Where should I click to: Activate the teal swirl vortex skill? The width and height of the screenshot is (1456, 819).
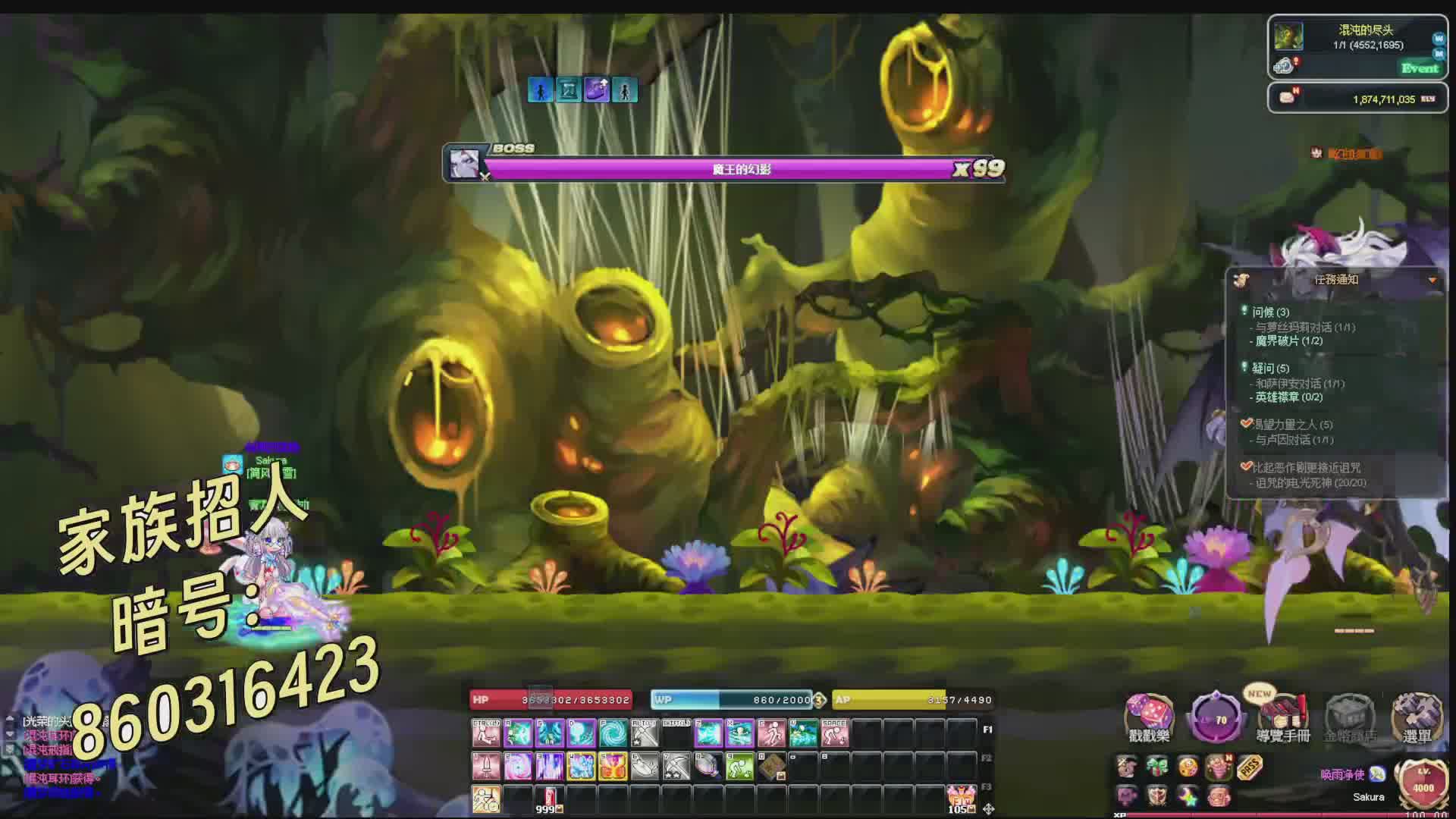(x=613, y=733)
